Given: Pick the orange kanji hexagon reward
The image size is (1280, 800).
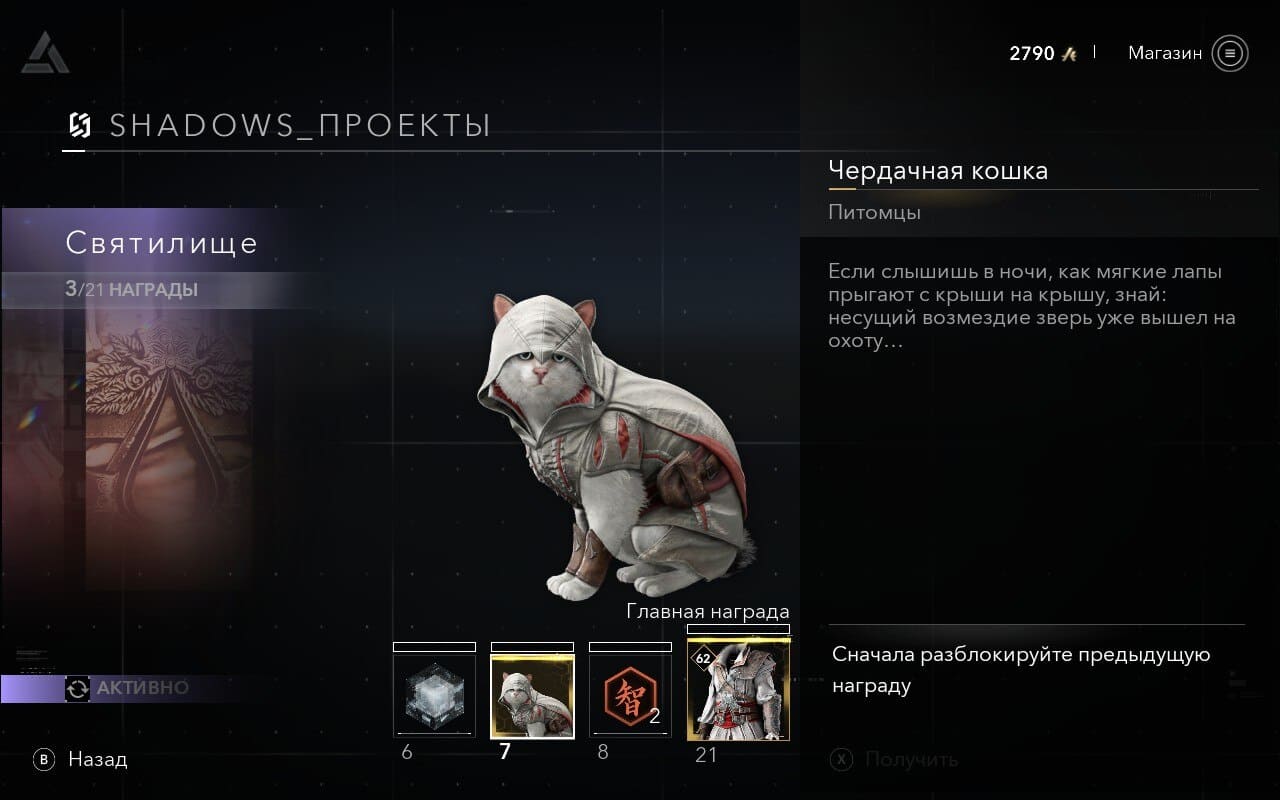Looking at the screenshot, I should coord(630,696).
